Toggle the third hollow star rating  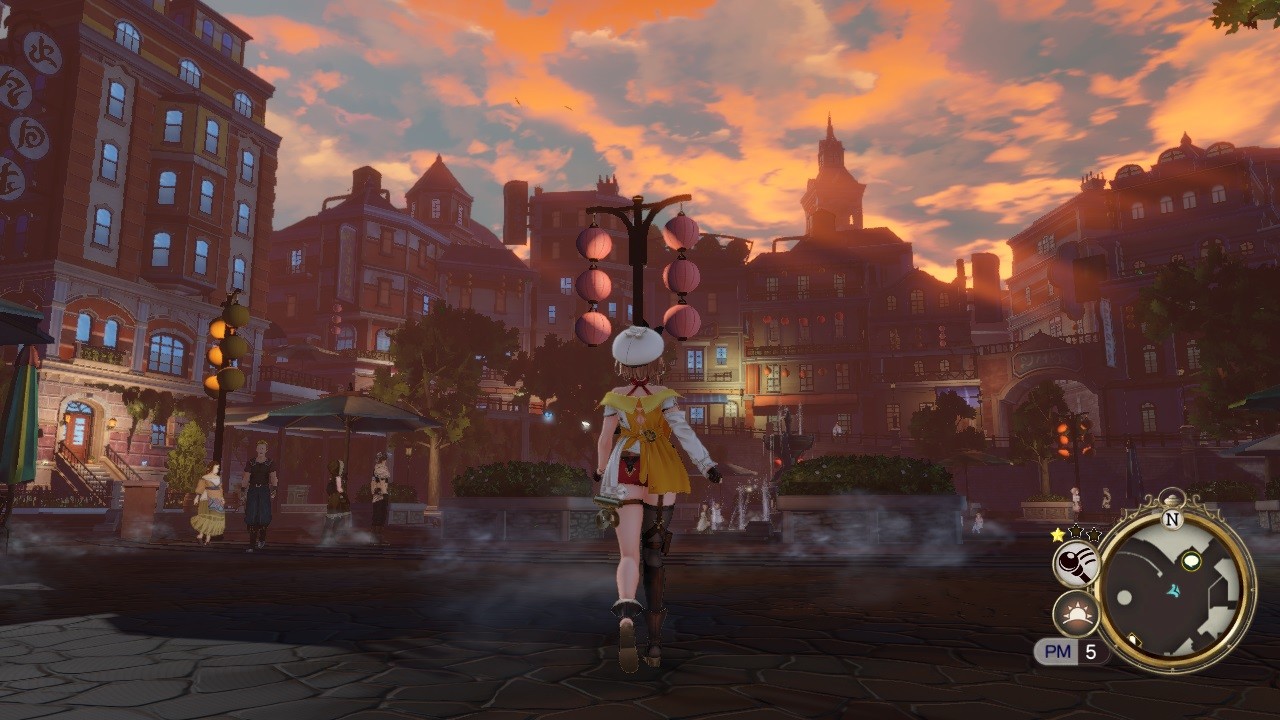click(1094, 533)
